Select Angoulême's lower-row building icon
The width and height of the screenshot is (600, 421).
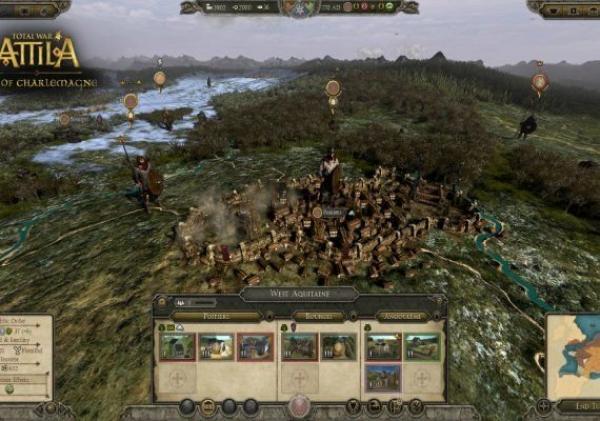pos(382,377)
